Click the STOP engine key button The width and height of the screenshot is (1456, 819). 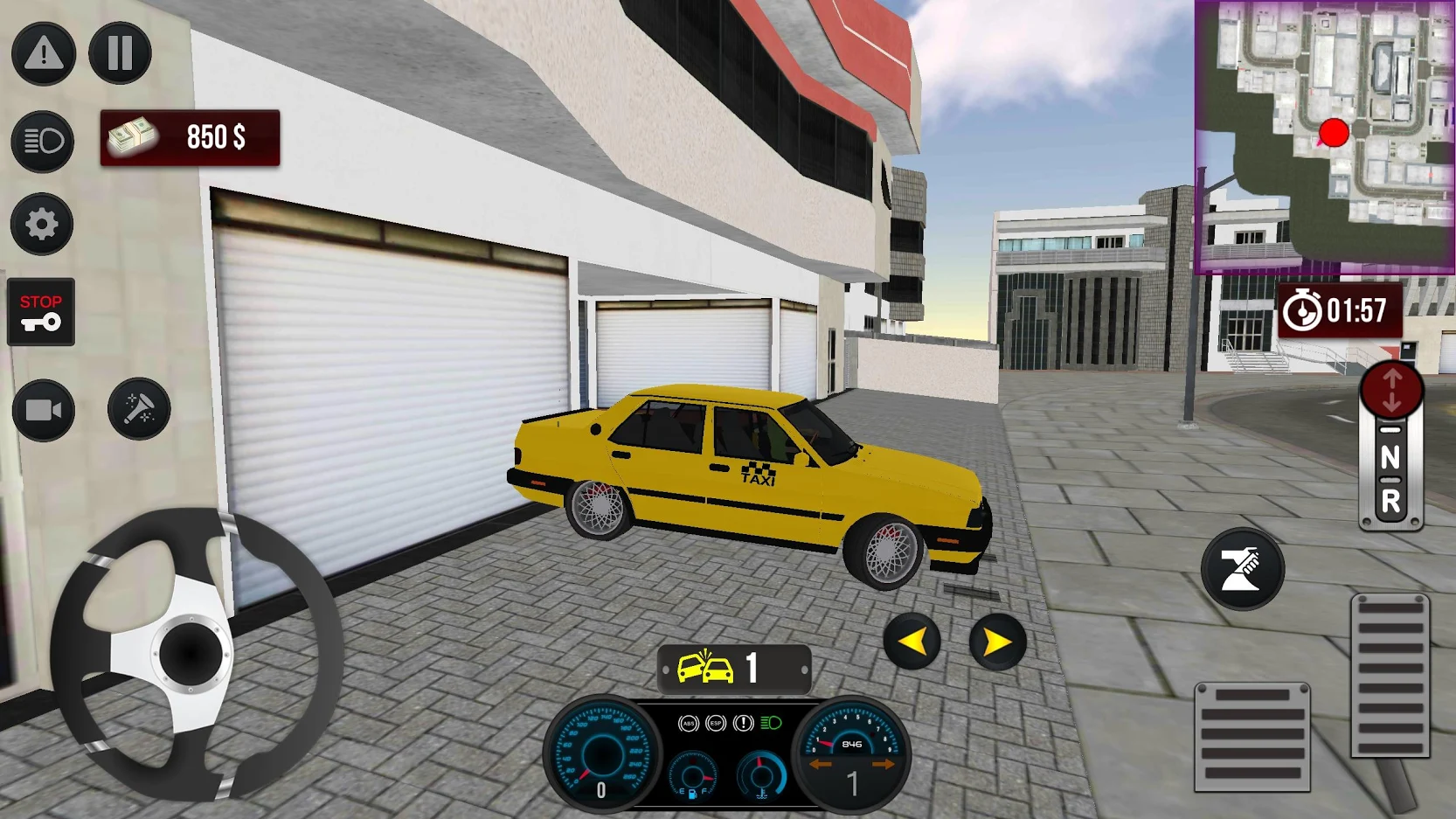(x=41, y=312)
